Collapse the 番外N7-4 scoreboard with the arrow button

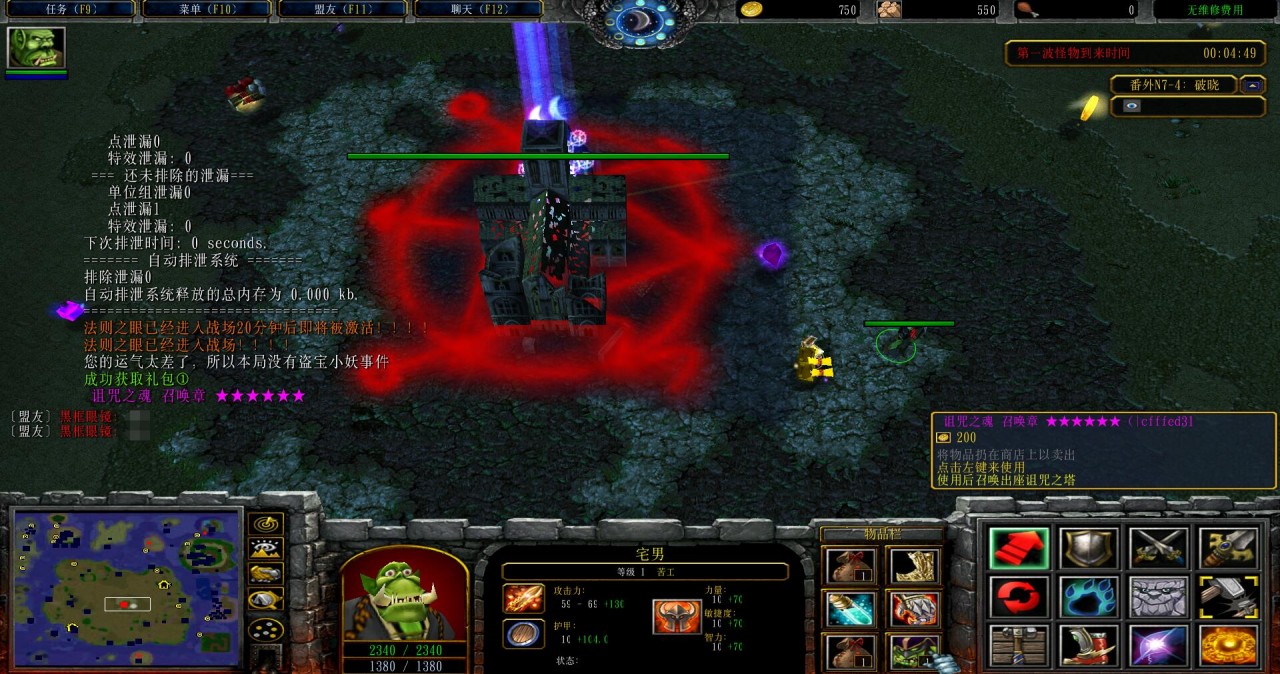(x=1253, y=85)
